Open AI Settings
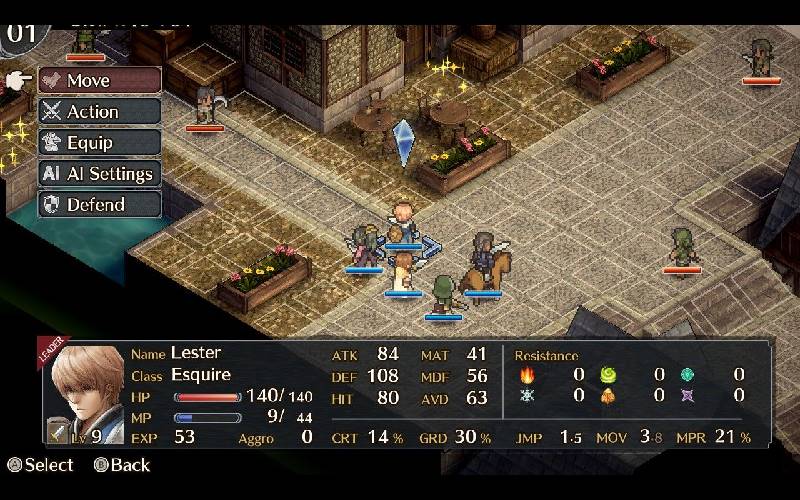 (x=99, y=174)
